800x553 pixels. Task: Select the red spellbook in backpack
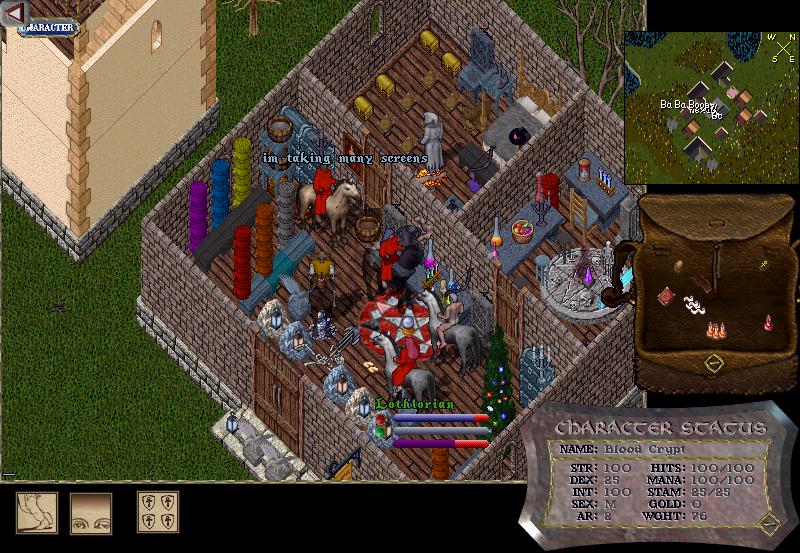click(x=667, y=295)
